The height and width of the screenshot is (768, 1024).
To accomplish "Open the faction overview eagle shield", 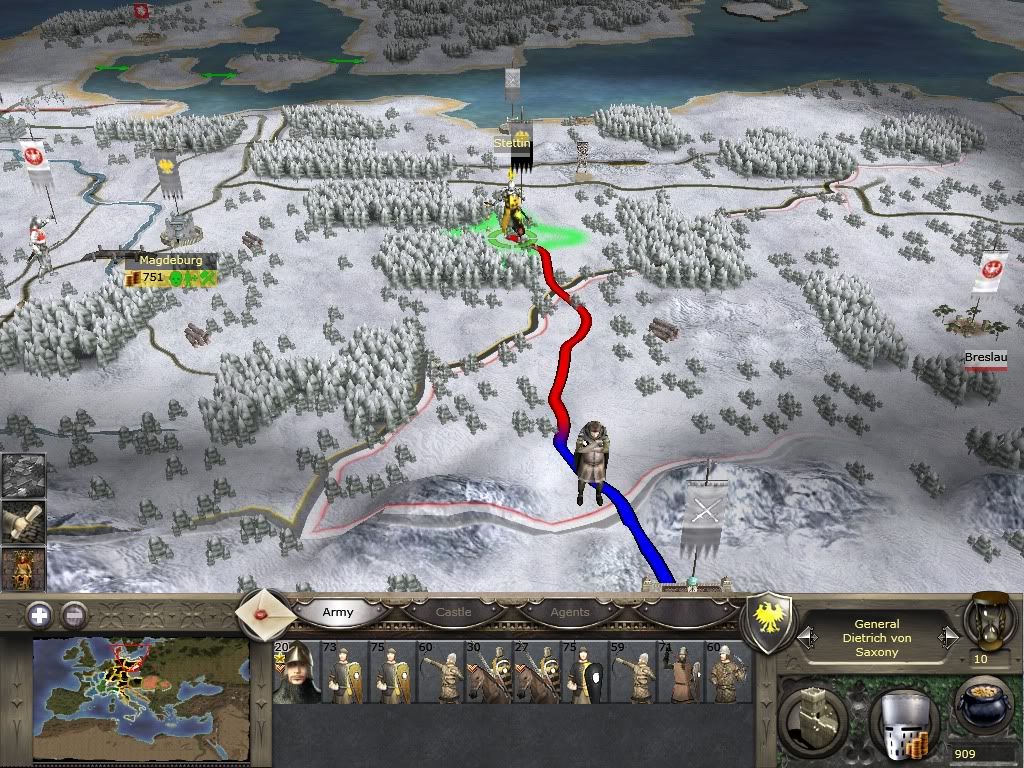I will click(769, 622).
